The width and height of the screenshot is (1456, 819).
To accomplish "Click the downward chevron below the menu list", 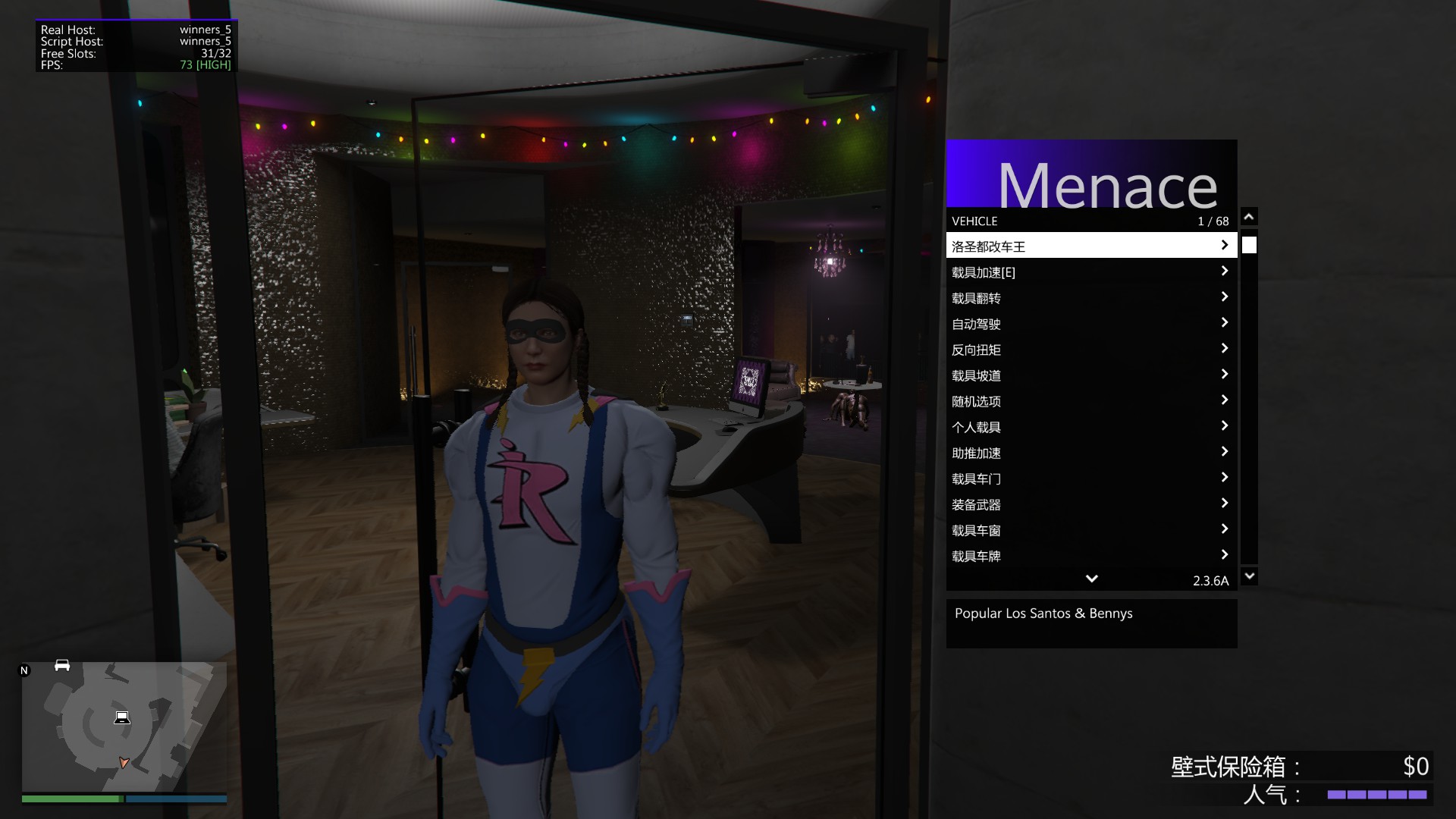I will (x=1091, y=579).
